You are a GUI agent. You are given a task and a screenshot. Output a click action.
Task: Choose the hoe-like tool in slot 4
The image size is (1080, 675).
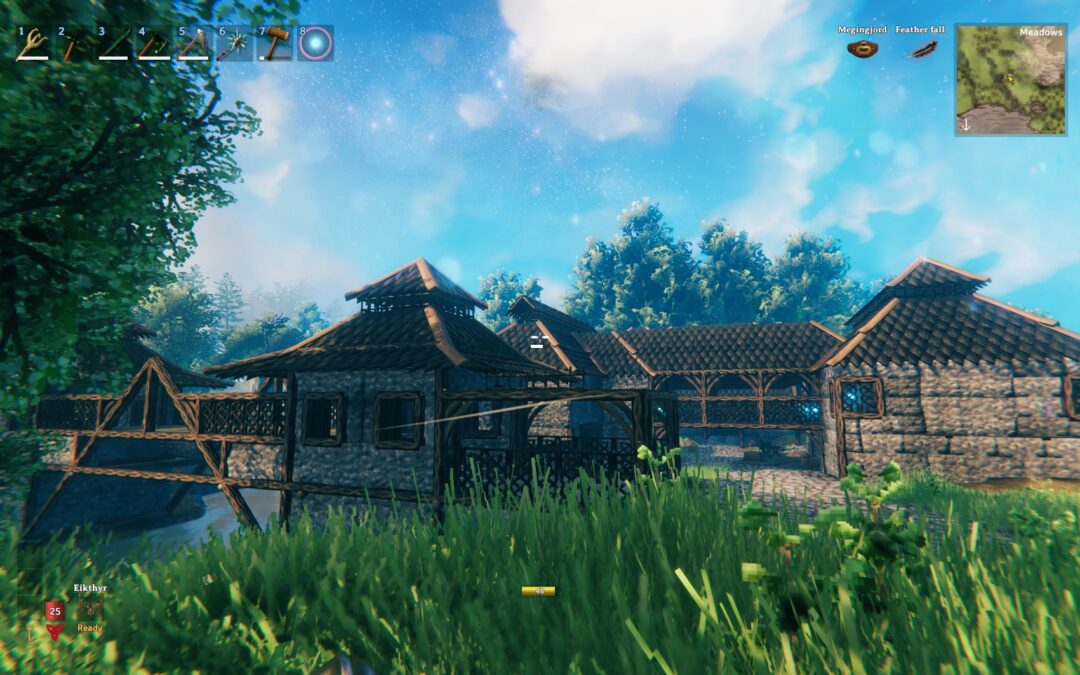click(x=153, y=44)
